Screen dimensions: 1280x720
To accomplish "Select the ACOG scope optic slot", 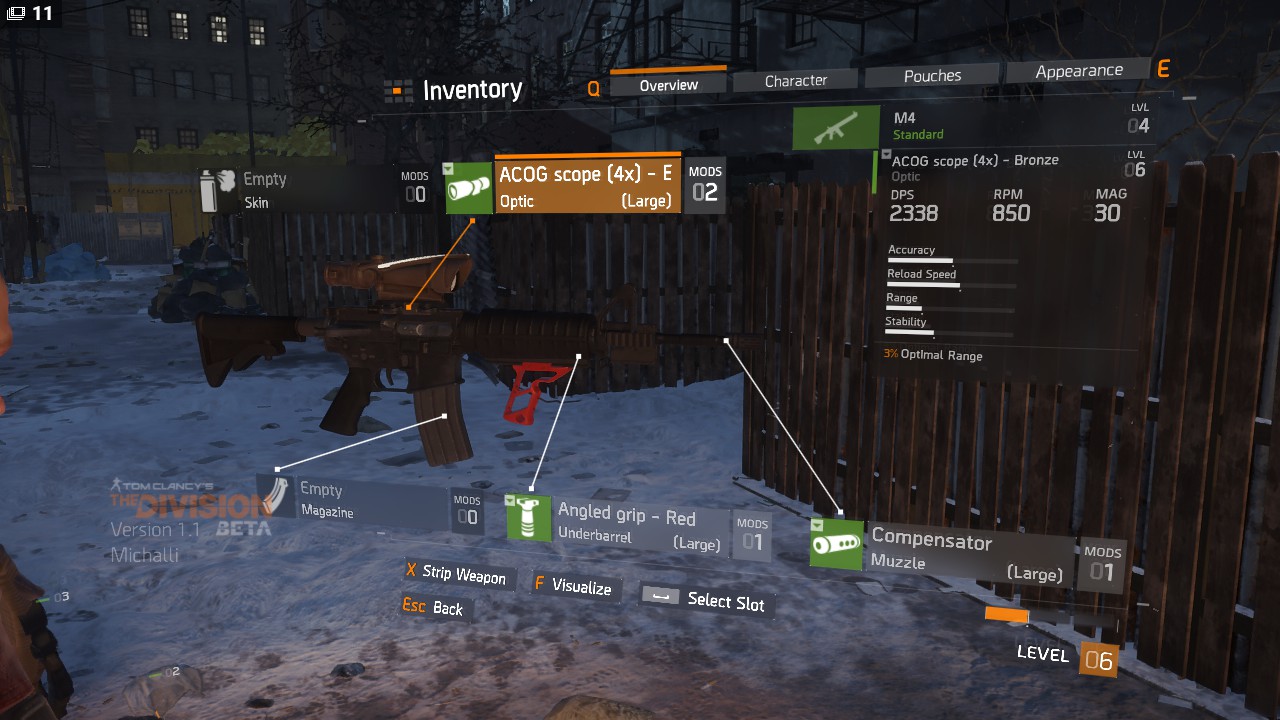I will tap(587, 185).
